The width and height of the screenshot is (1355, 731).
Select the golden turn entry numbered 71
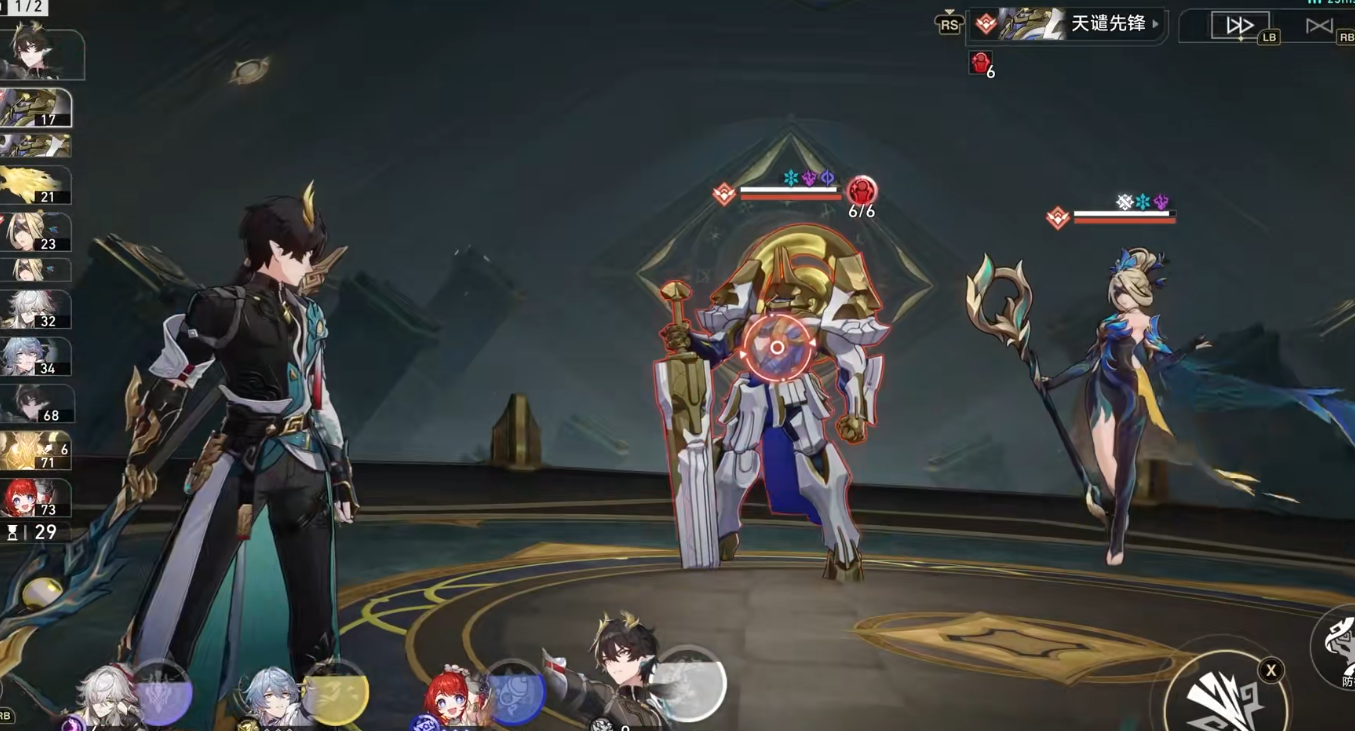tap(36, 451)
